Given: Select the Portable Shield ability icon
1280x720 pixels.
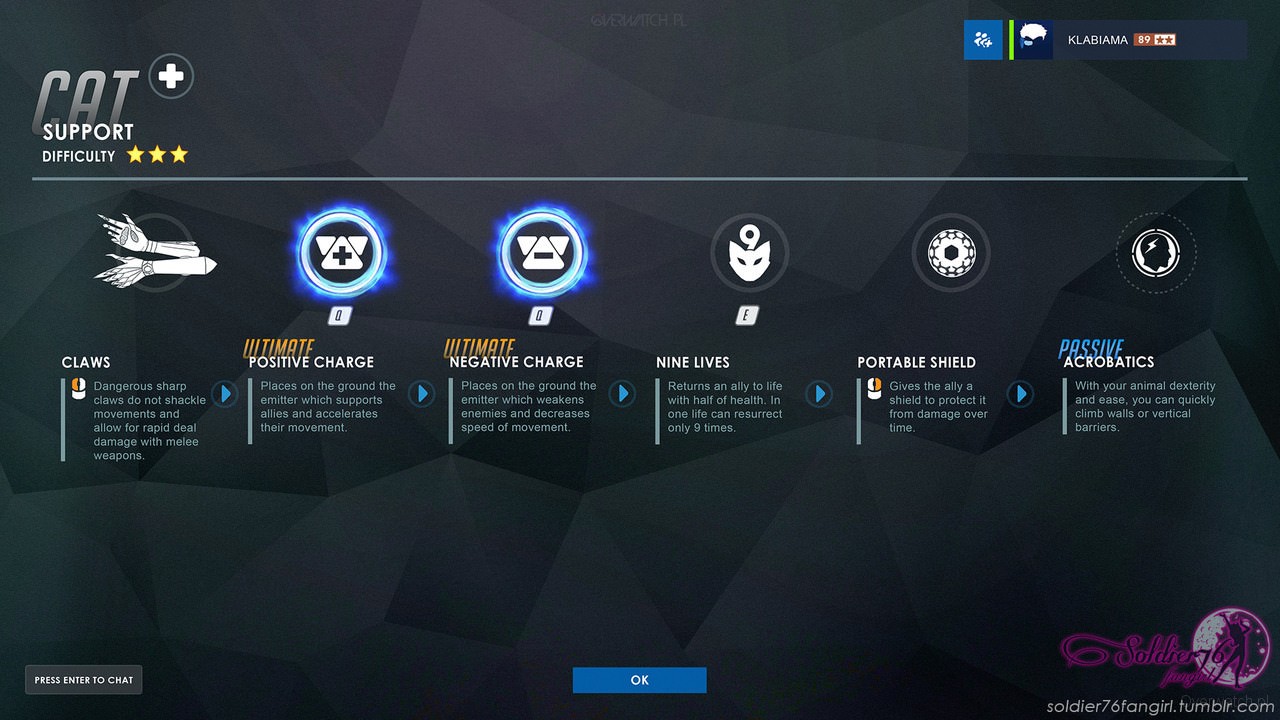Looking at the screenshot, I should [x=951, y=253].
